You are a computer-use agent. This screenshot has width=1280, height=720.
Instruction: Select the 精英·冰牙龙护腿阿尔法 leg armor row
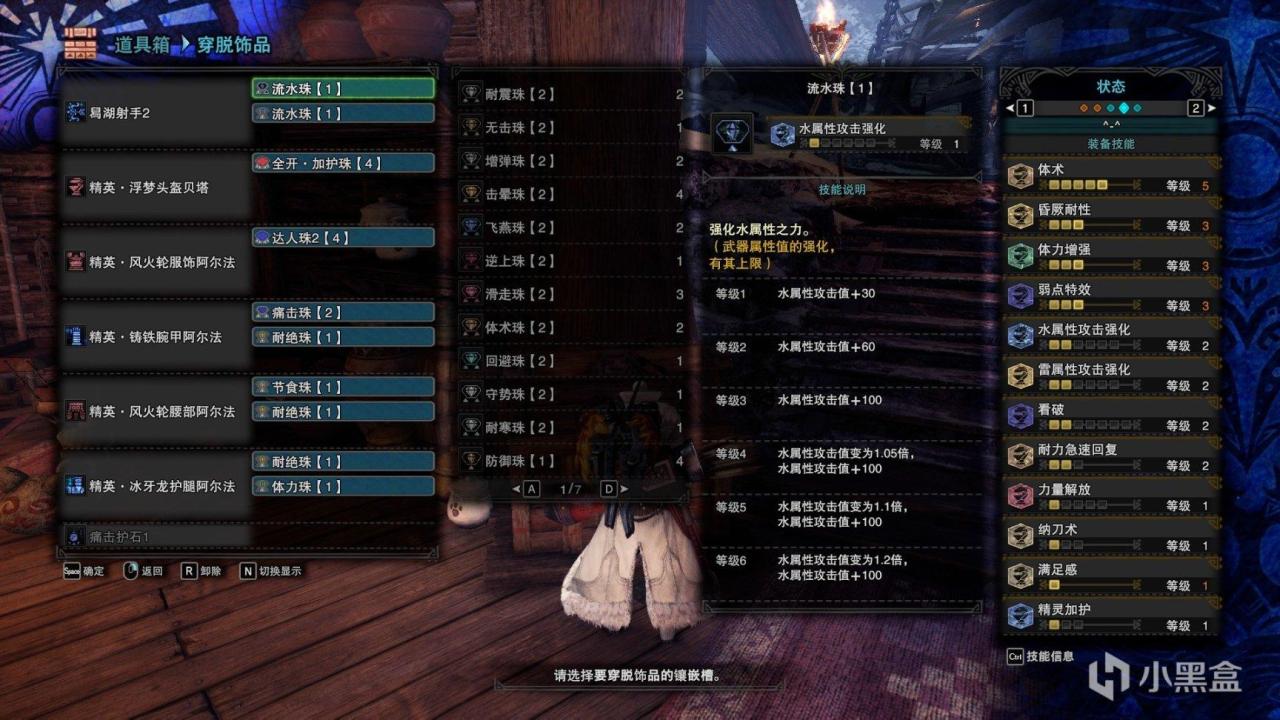click(x=155, y=486)
